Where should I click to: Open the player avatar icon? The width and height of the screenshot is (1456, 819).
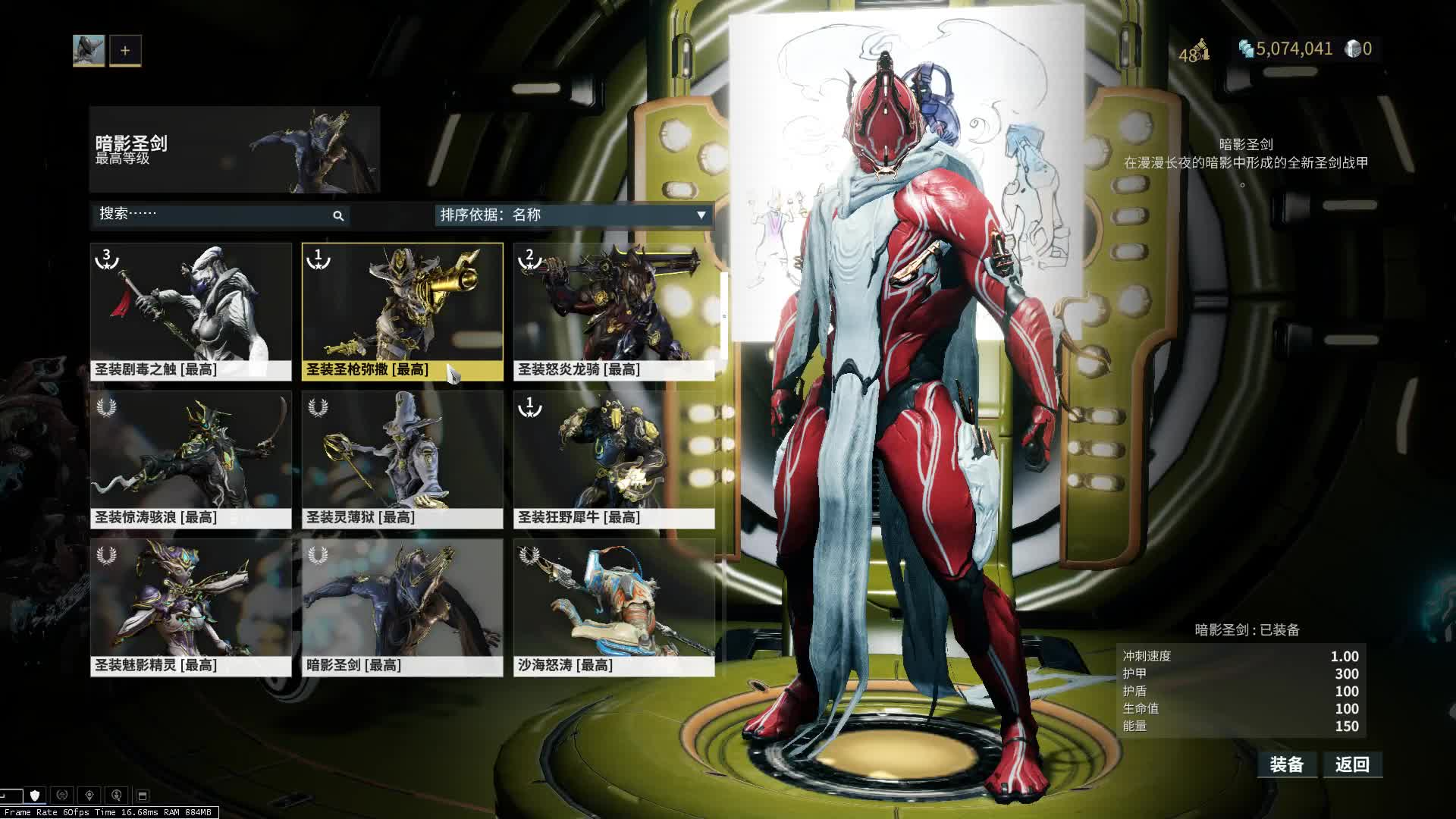coord(89,51)
